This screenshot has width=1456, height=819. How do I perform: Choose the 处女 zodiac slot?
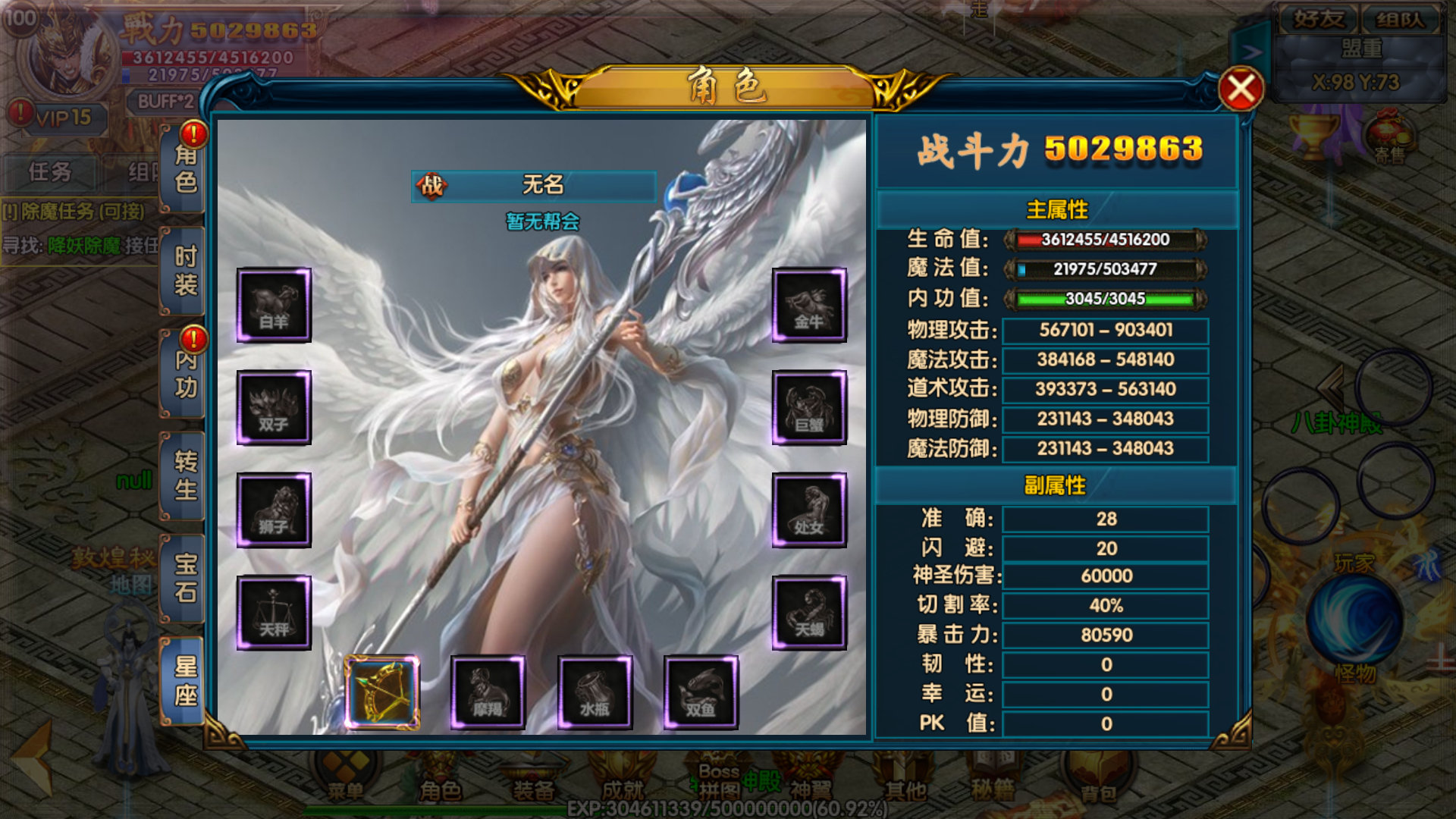coord(809,510)
